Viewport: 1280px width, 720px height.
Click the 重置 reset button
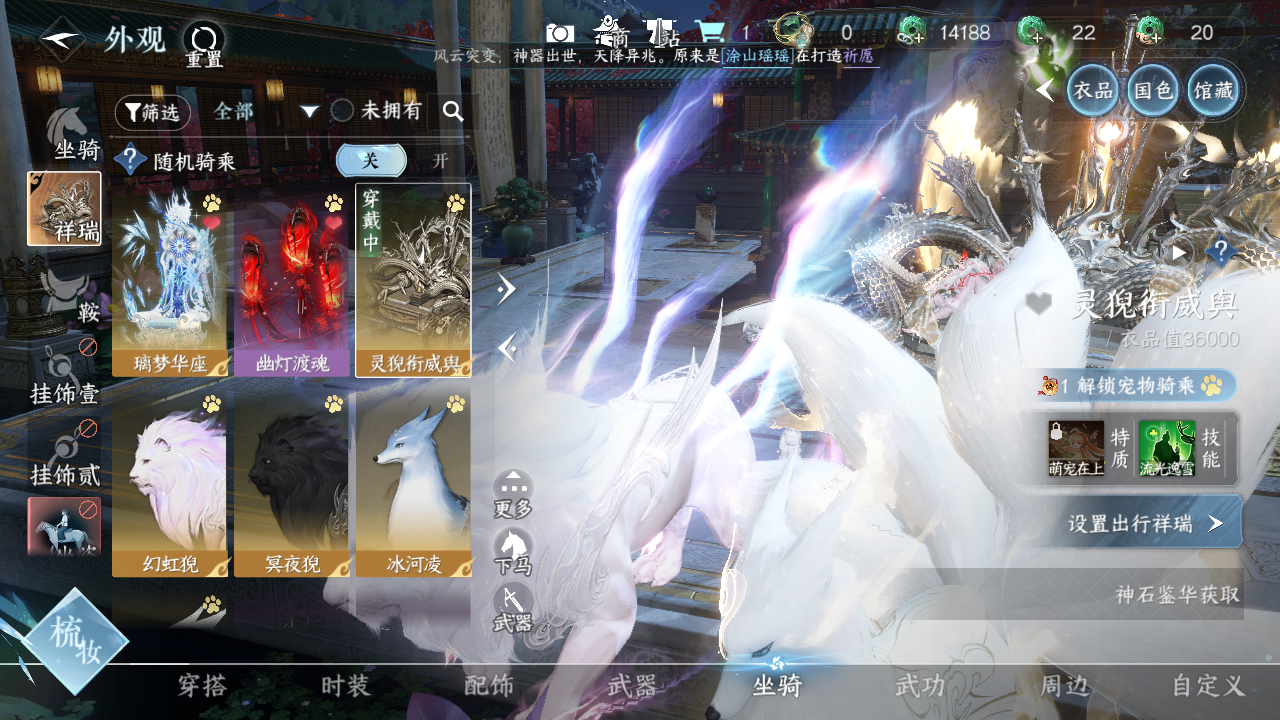204,44
